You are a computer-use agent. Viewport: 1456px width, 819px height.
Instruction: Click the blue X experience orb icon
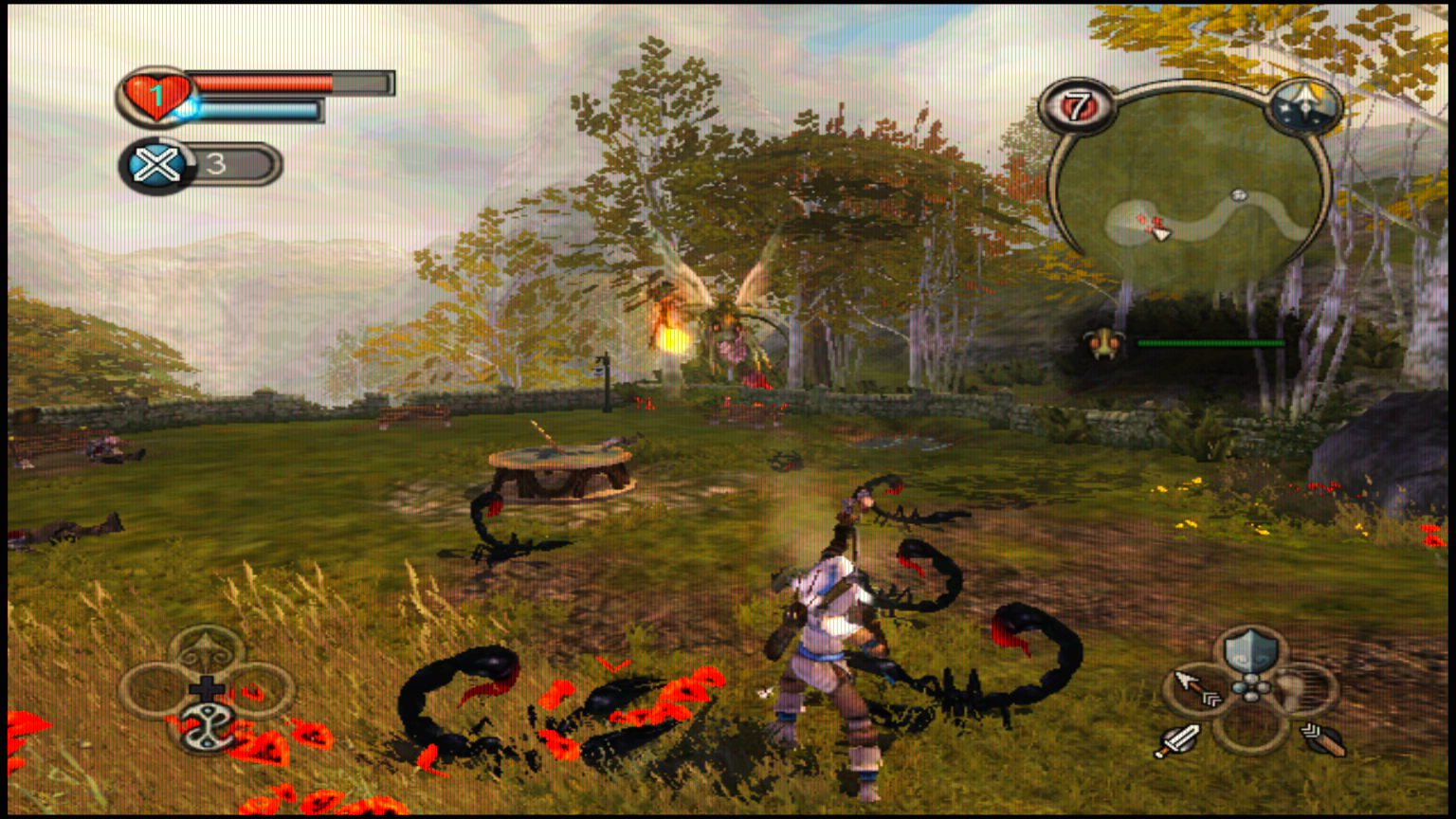point(155,166)
